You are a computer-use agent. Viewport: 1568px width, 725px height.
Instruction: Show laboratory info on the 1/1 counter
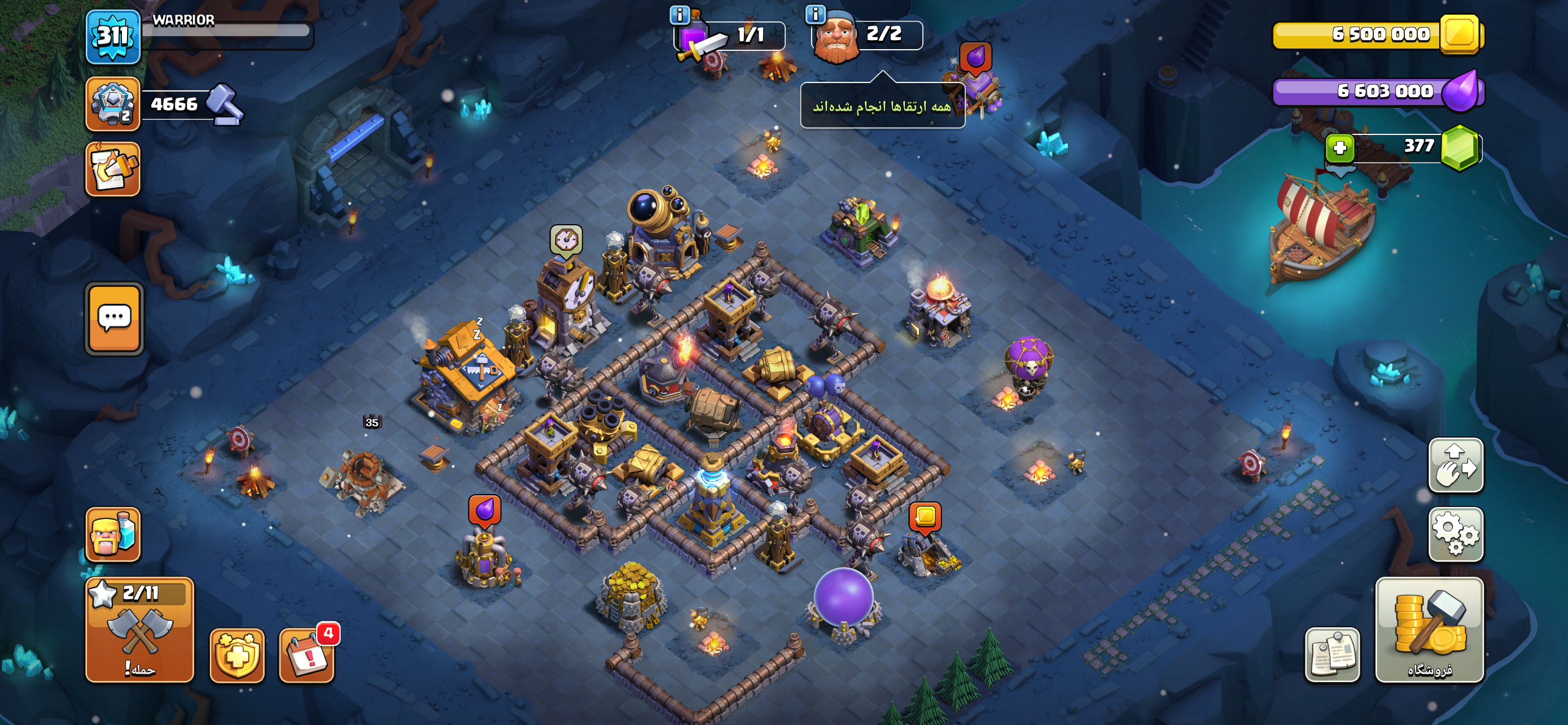pos(680,14)
